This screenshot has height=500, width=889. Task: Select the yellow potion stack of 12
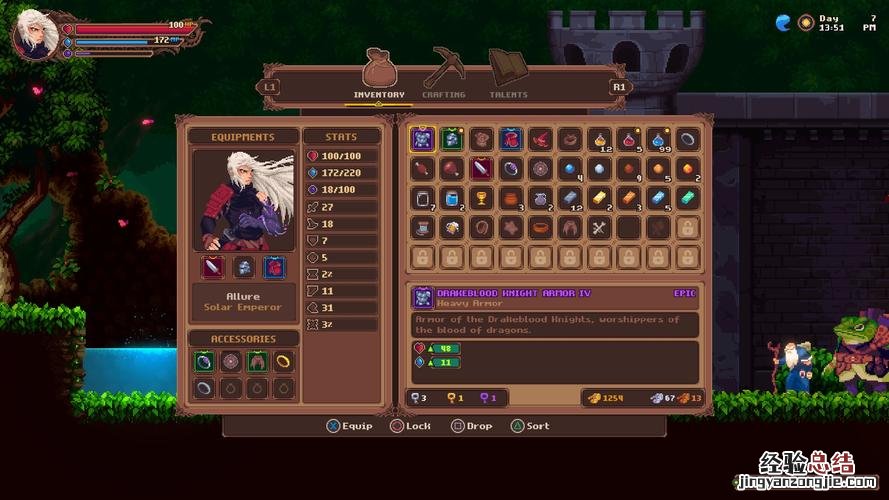(598, 139)
